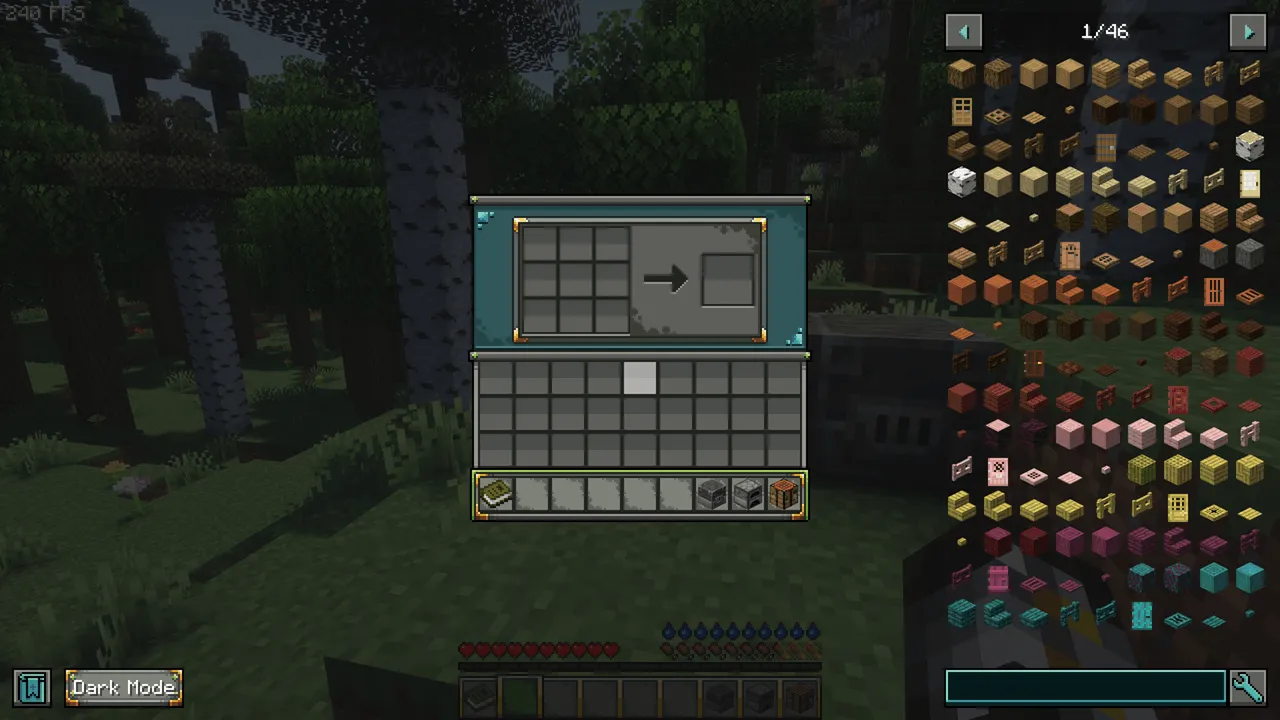Toggle Dark Mode

pos(122,687)
